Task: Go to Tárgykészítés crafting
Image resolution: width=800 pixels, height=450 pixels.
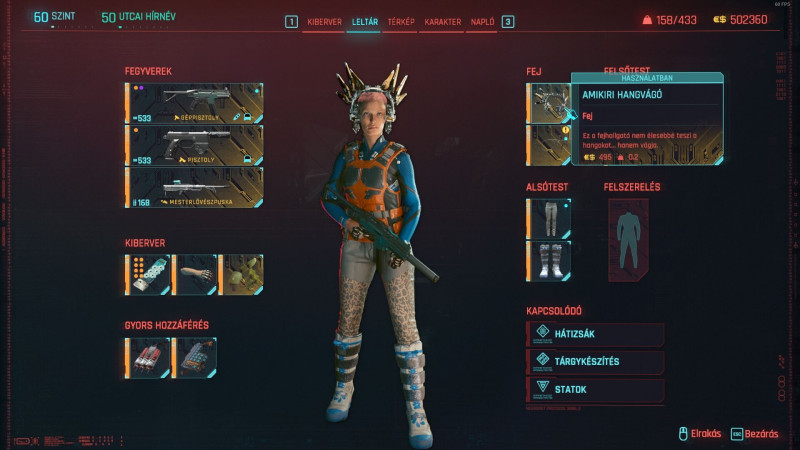Action: click(x=595, y=362)
